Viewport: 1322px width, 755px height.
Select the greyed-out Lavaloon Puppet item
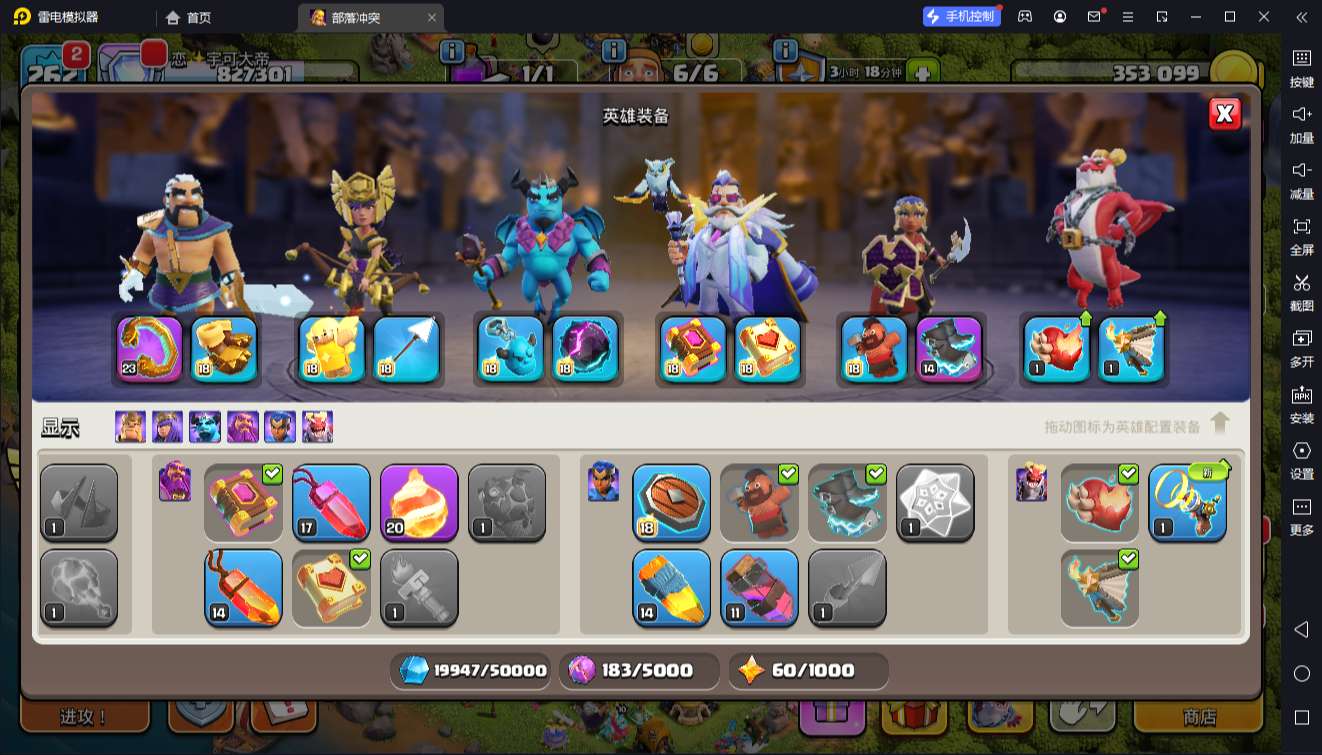point(507,503)
